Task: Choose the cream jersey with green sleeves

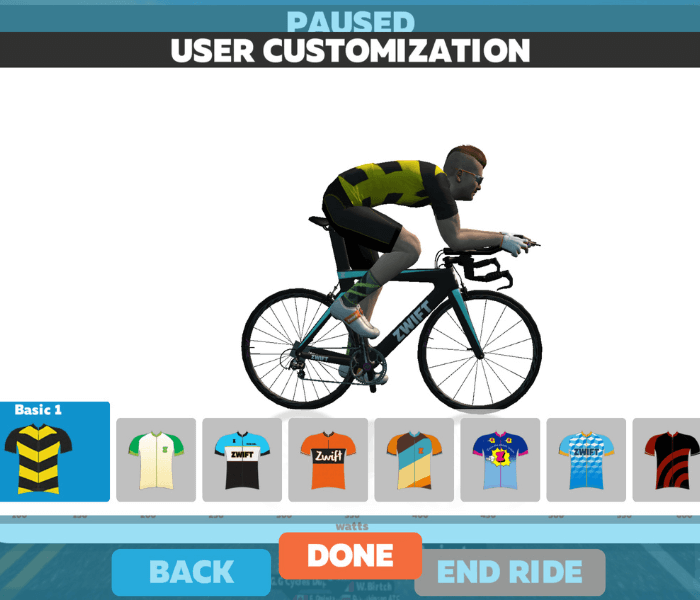Action: [x=155, y=460]
